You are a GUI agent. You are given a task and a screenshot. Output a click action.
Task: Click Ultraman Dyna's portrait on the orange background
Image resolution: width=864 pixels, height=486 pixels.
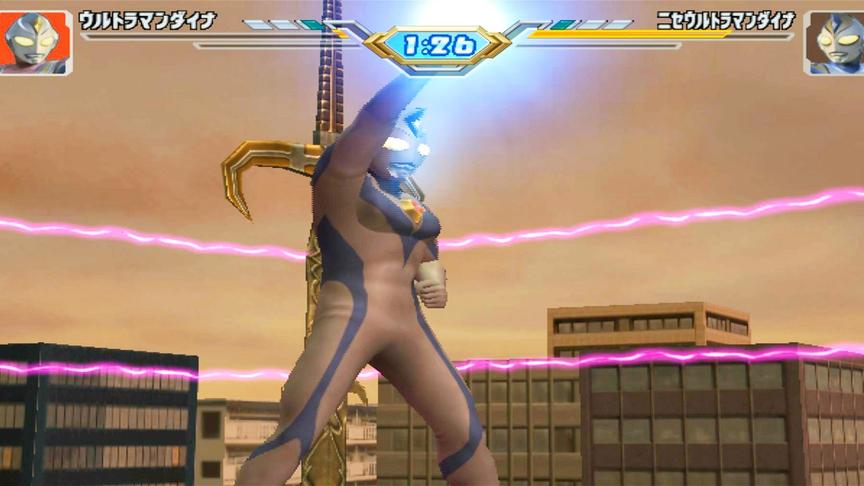click(35, 42)
